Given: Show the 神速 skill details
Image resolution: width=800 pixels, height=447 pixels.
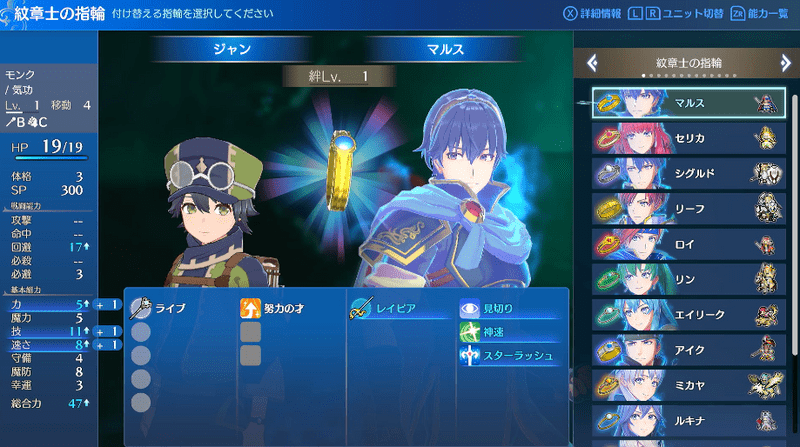Looking at the screenshot, I should (495, 333).
